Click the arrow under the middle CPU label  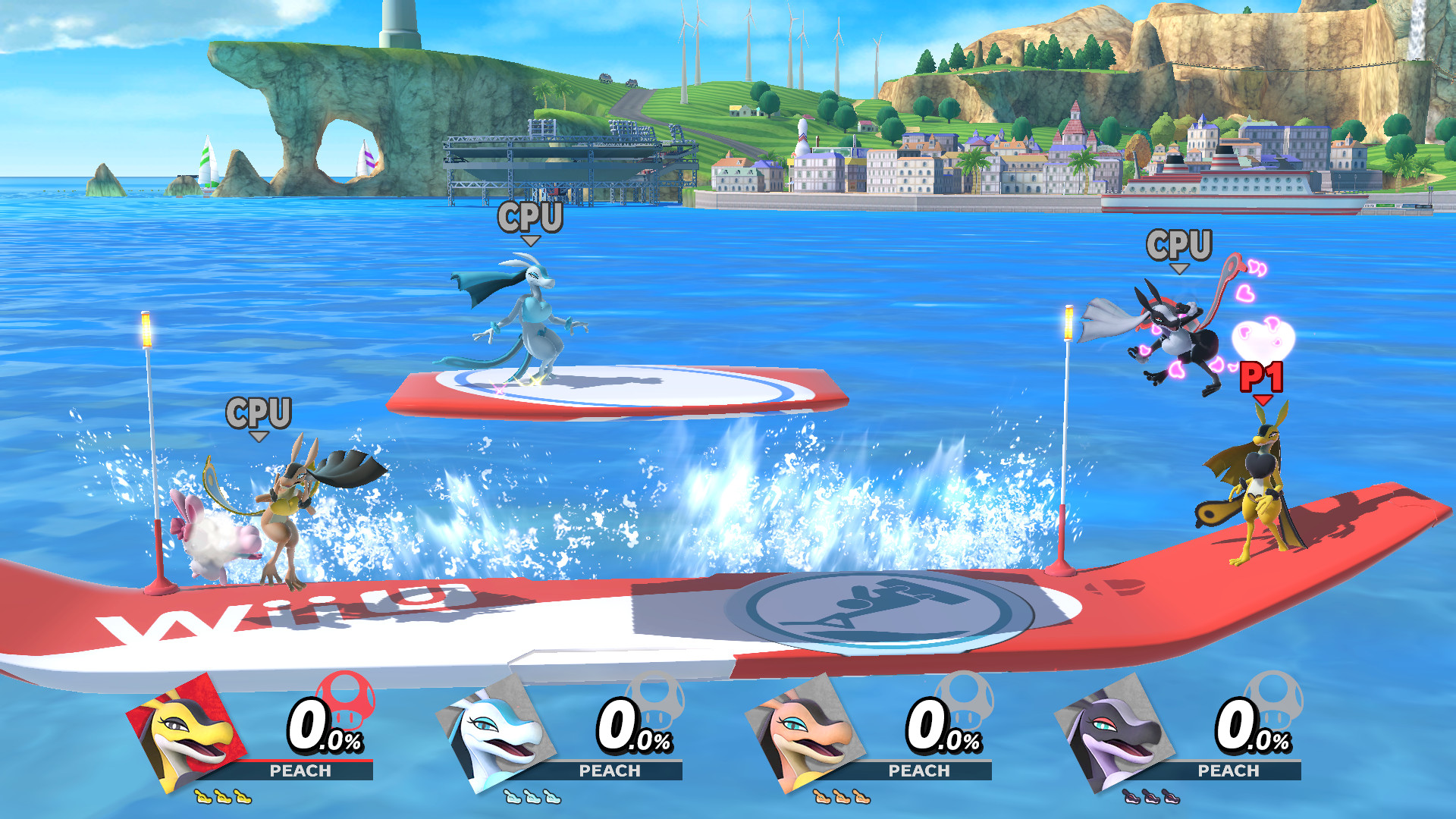(x=532, y=241)
